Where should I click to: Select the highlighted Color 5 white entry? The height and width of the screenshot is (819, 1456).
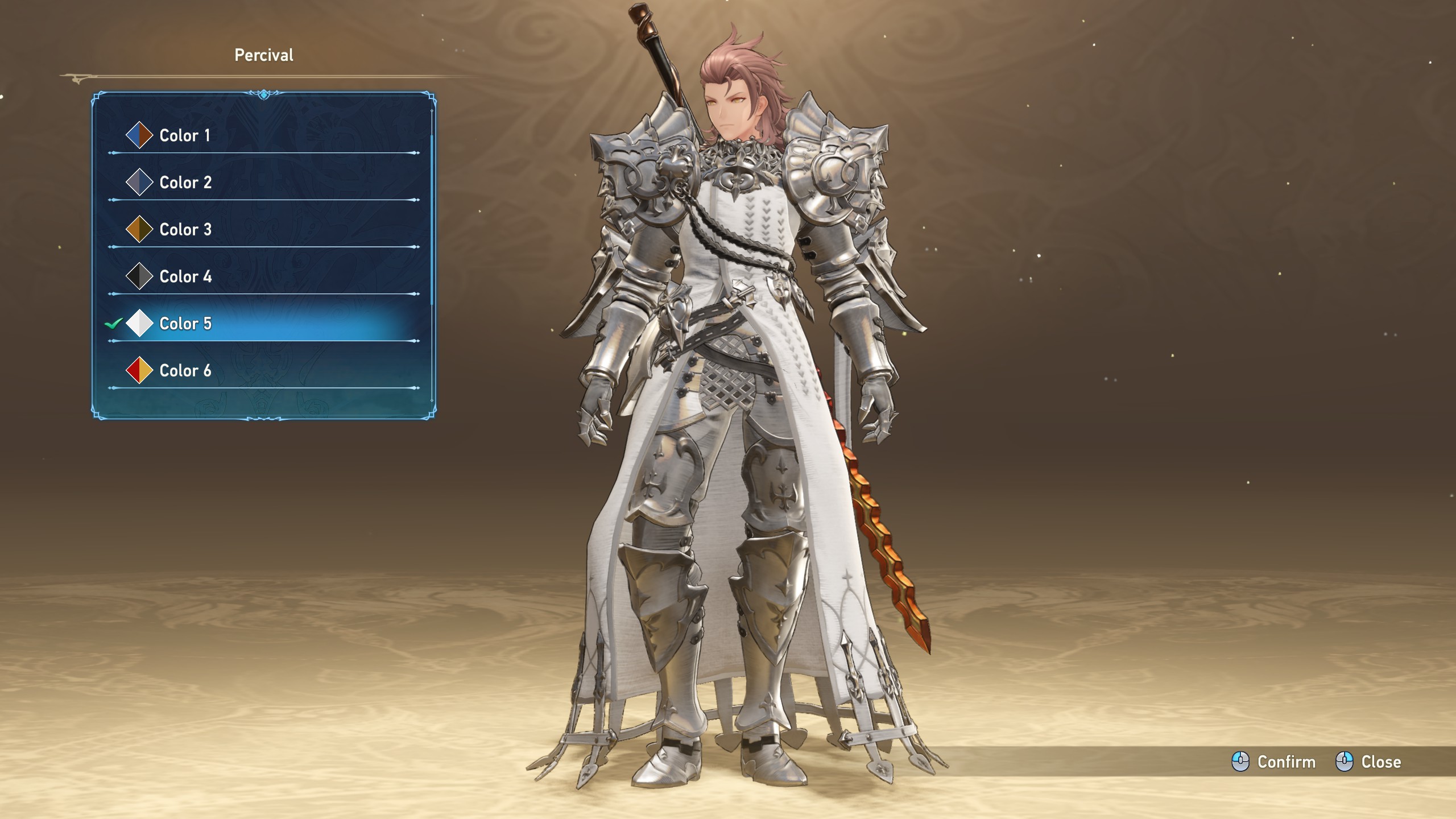[x=185, y=324]
